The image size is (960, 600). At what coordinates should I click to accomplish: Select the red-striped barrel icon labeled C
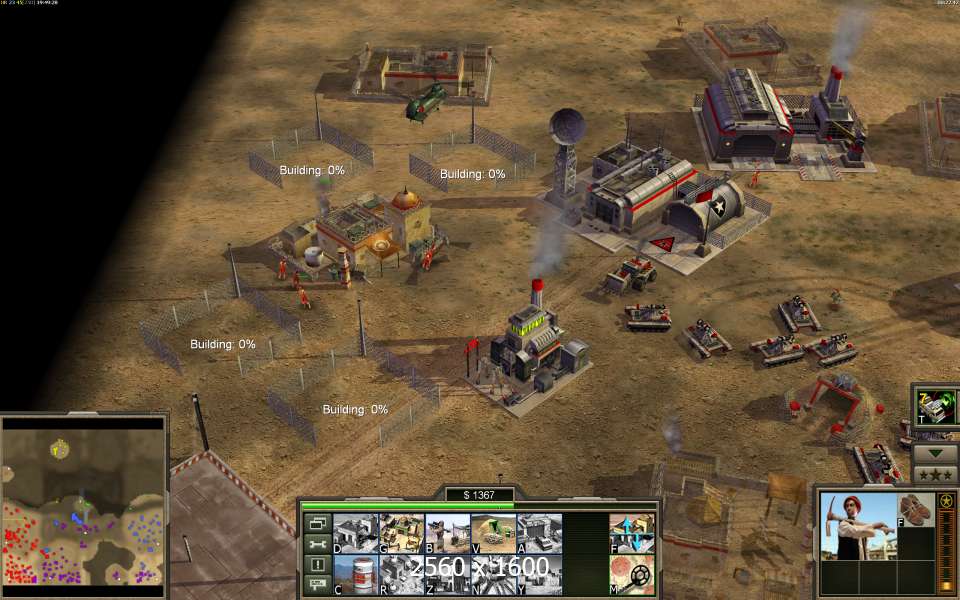point(355,575)
